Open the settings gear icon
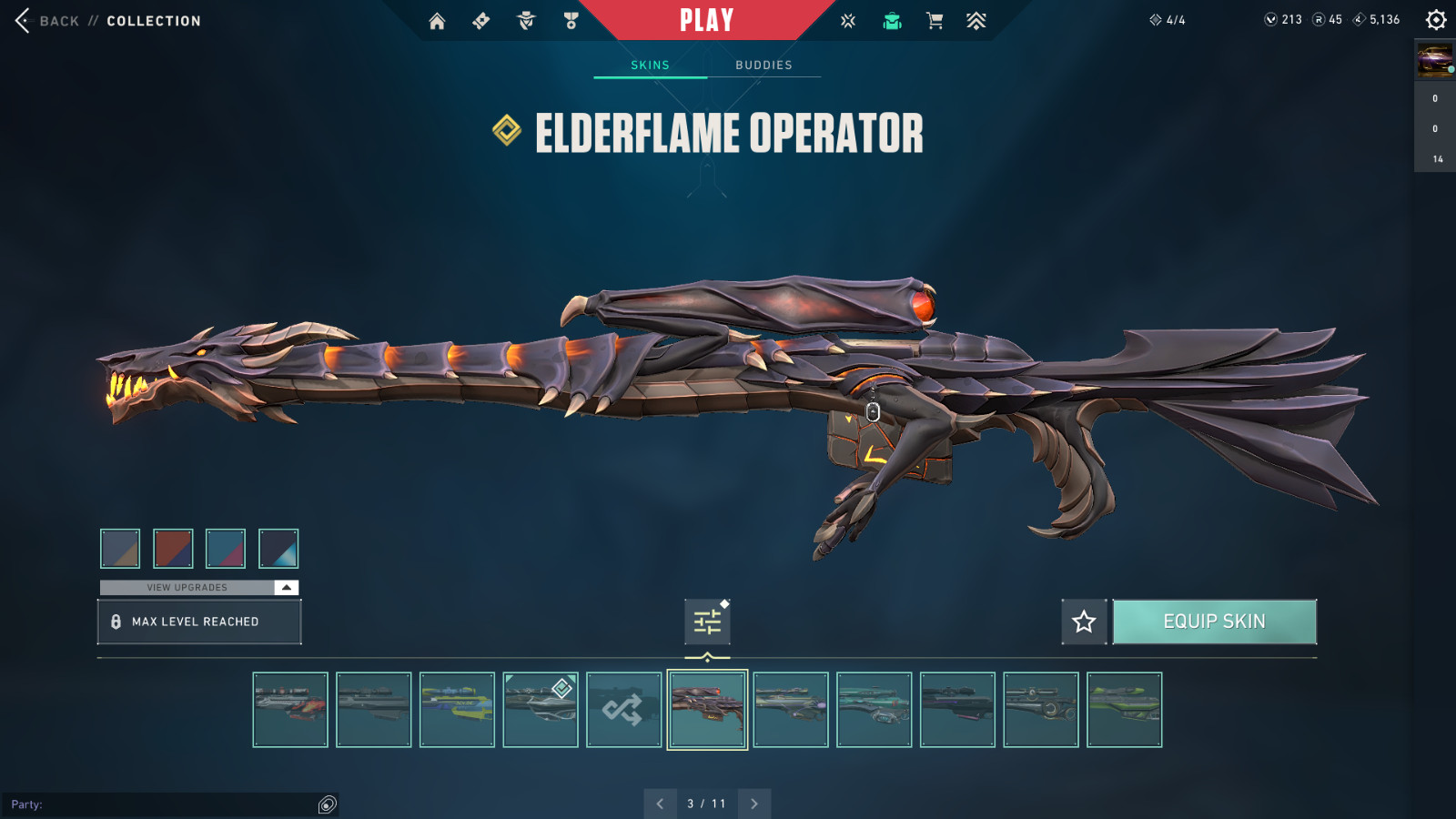Image resolution: width=1456 pixels, height=819 pixels. [1436, 20]
